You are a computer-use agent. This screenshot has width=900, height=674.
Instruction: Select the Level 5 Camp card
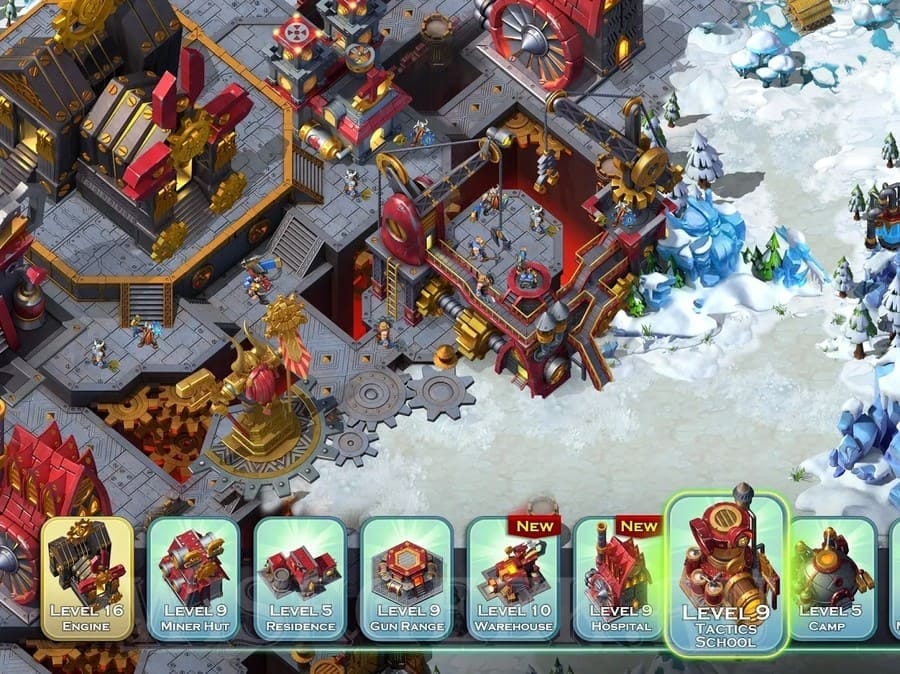pyautogui.click(x=832, y=578)
